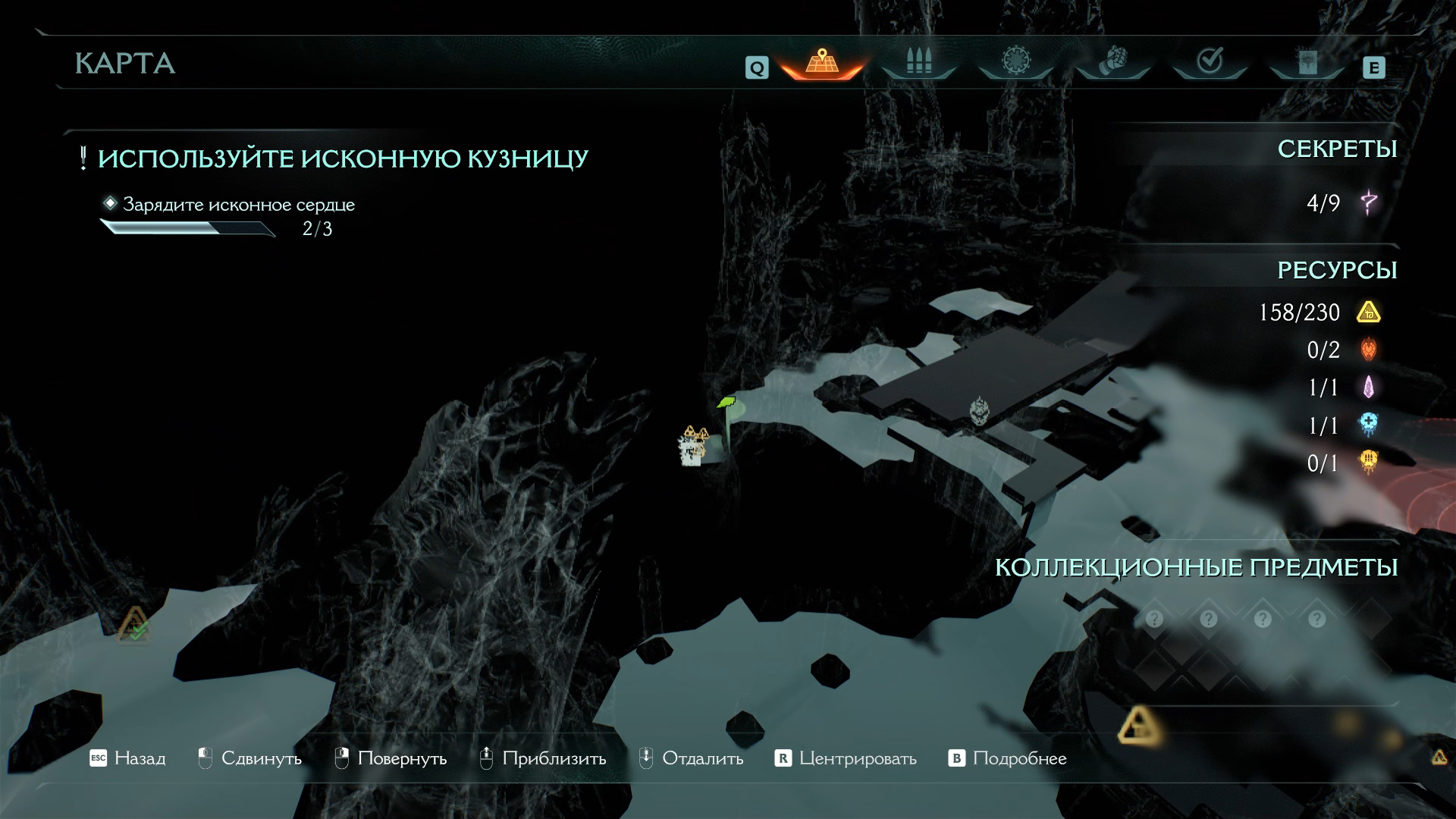Select the first unknown collectible slot
The image size is (1456, 819).
click(1154, 620)
